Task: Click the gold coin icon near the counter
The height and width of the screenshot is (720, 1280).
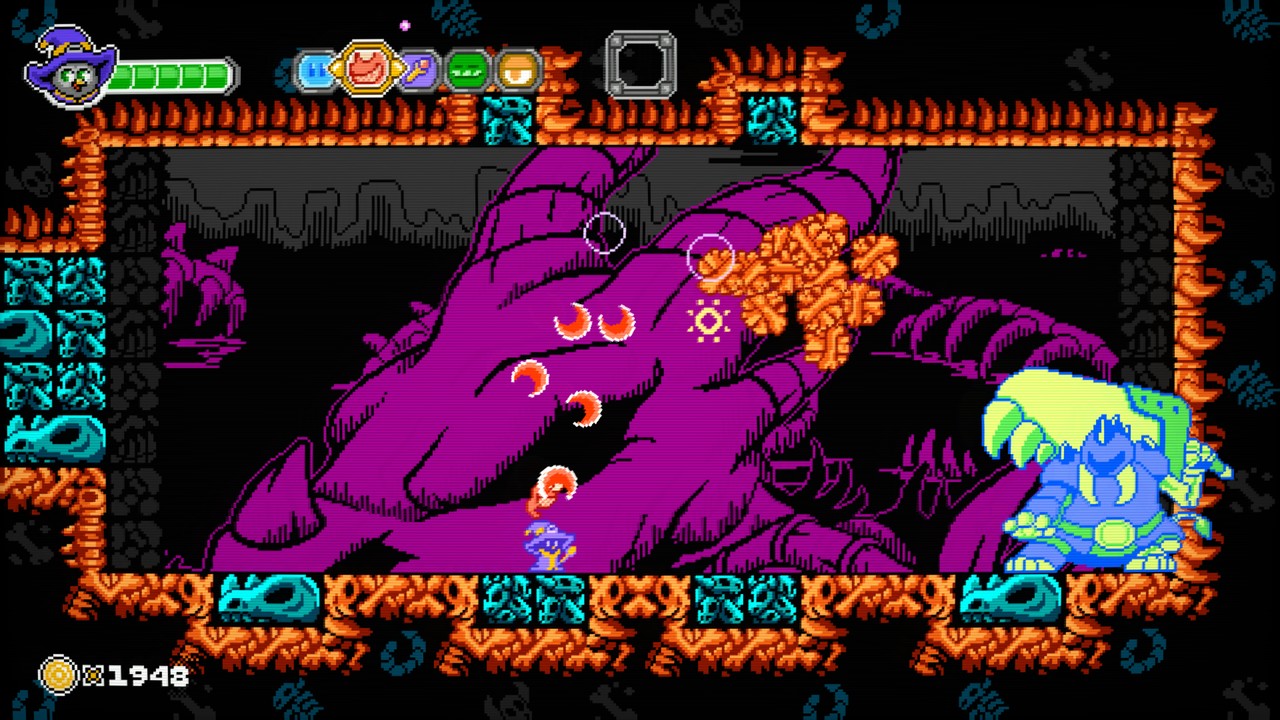Action: (58, 676)
